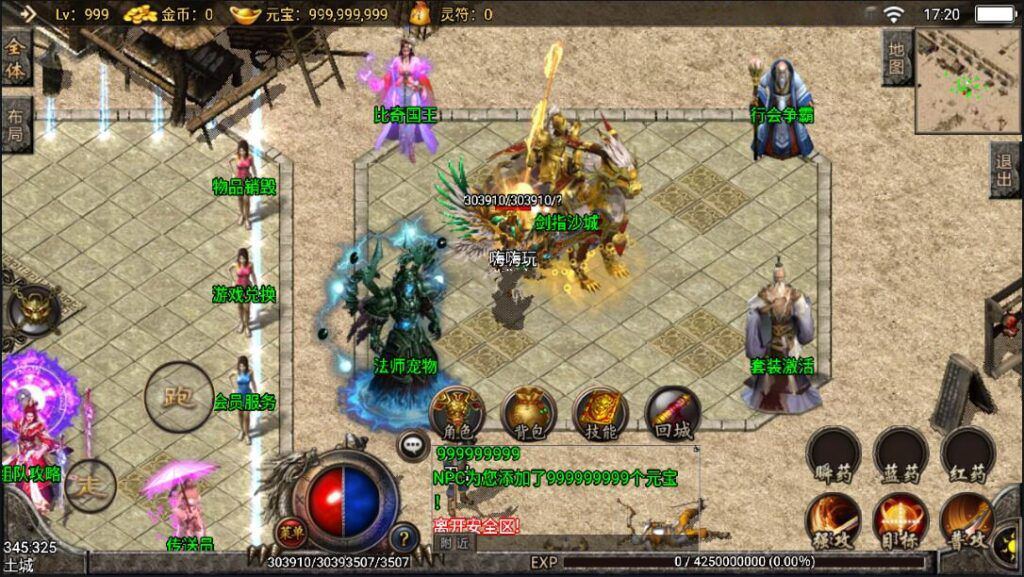Open the question mark help button

(403, 537)
